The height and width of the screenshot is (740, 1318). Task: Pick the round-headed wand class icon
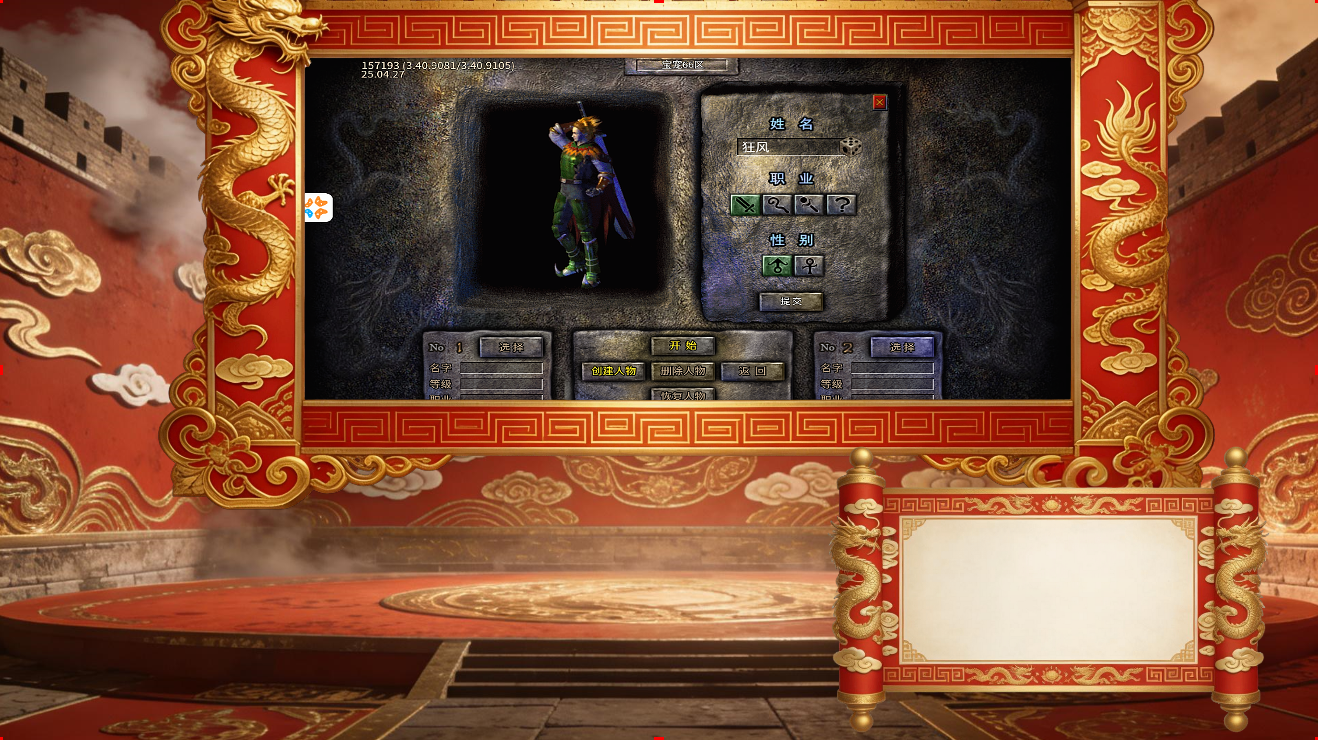[x=809, y=205]
